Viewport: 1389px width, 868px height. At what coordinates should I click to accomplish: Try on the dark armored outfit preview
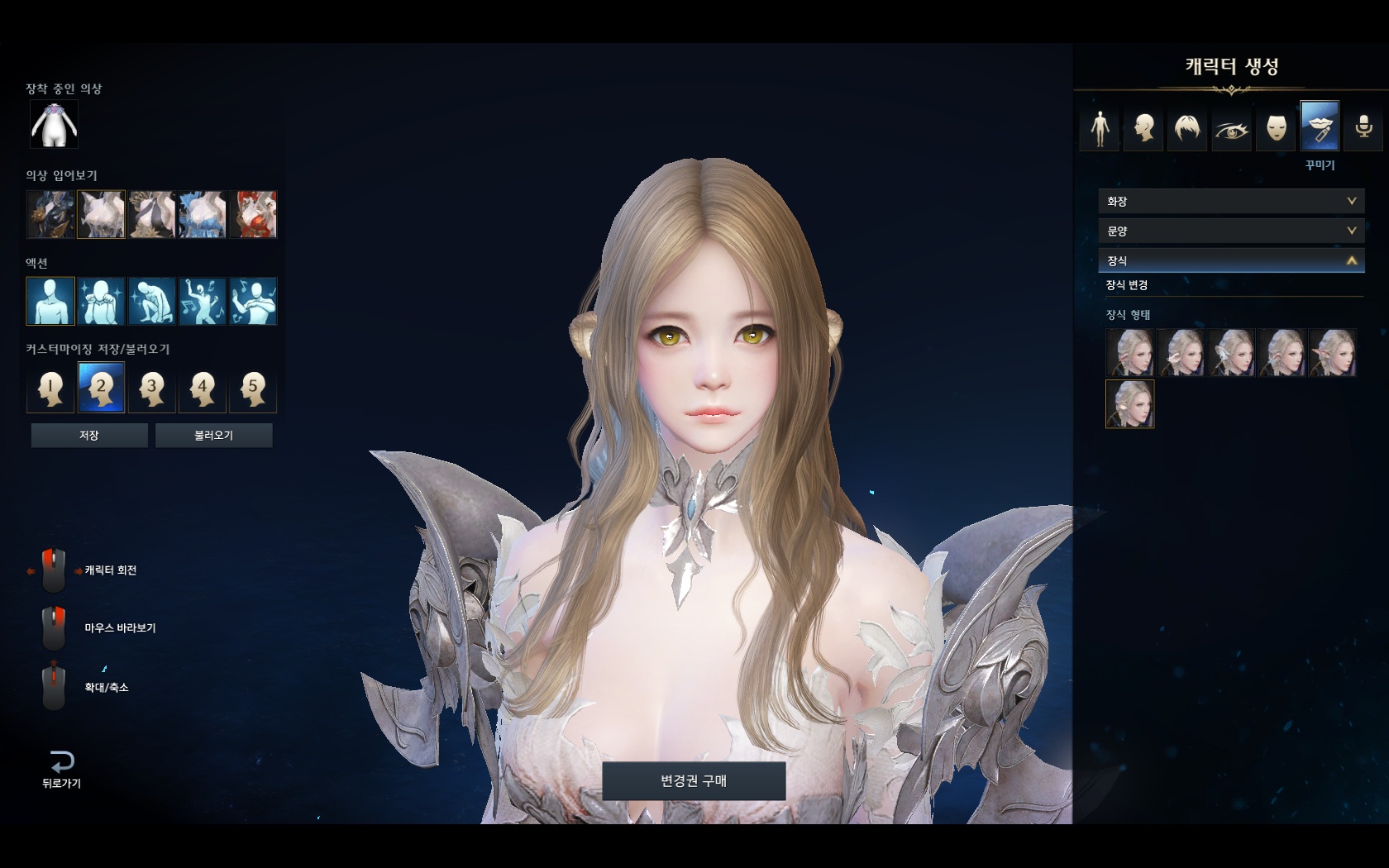[x=50, y=214]
